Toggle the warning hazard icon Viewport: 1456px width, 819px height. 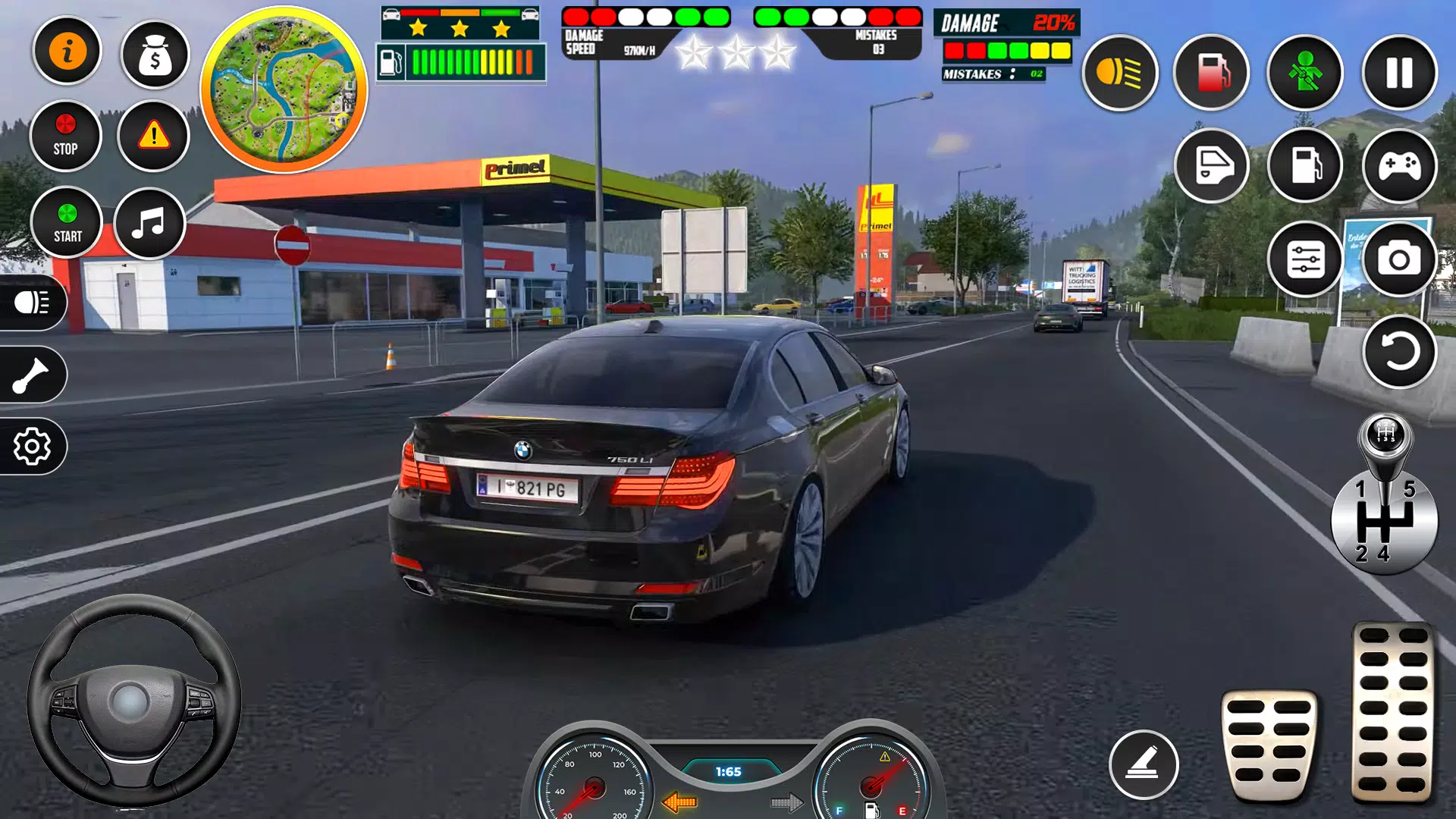[x=154, y=134]
